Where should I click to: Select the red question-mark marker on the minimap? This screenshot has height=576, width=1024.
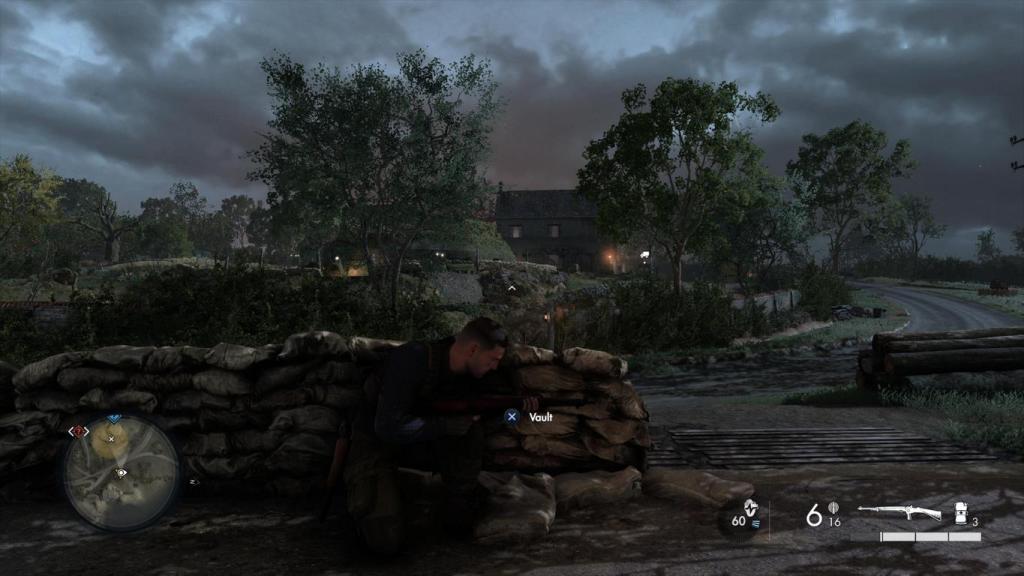coord(78,431)
